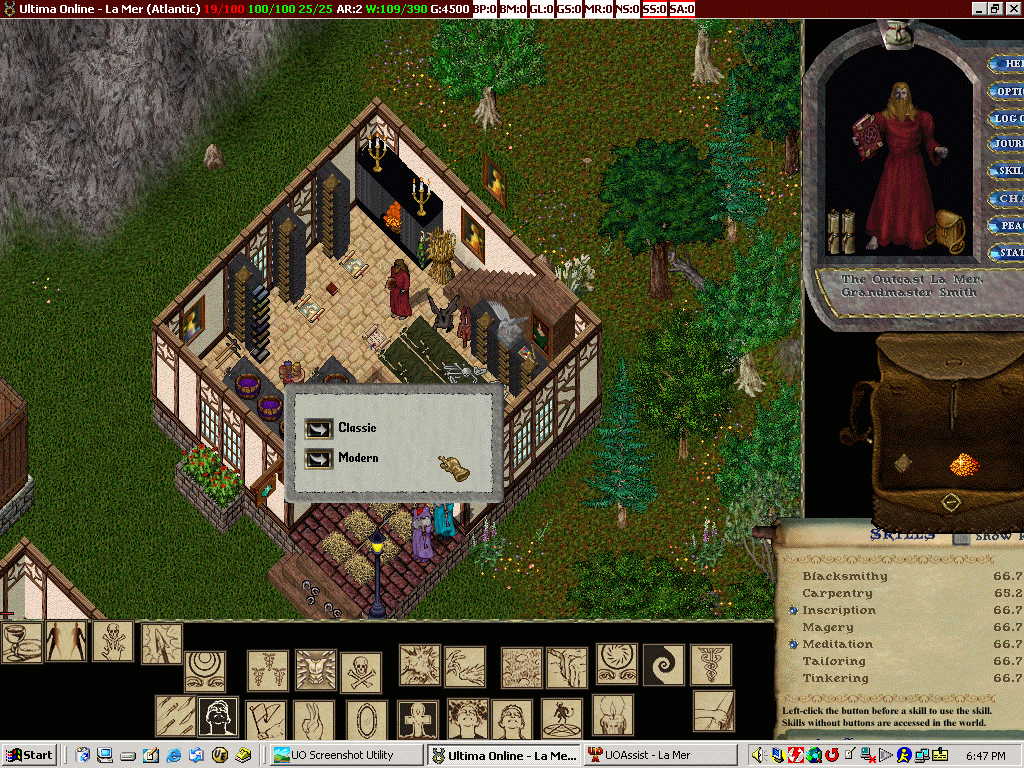Cast the skull and crossbones poison spell
Viewport: 1024px width, 768px height.
pyautogui.click(x=361, y=671)
